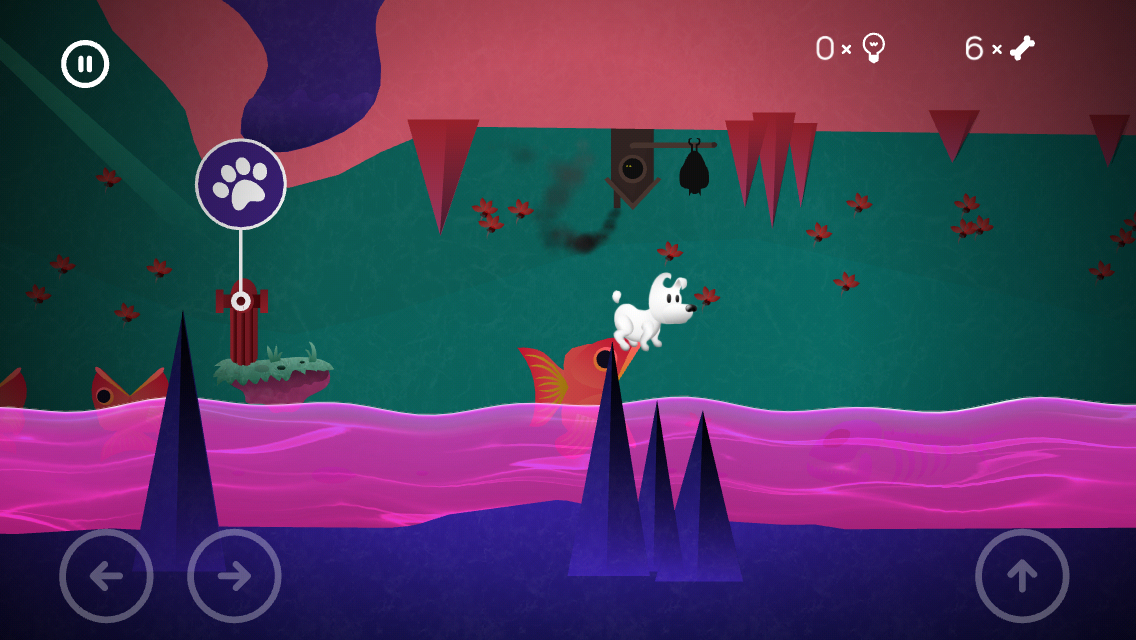The width and height of the screenshot is (1136, 640).
Task: Pause the game with the pause button
Action: pos(85,64)
